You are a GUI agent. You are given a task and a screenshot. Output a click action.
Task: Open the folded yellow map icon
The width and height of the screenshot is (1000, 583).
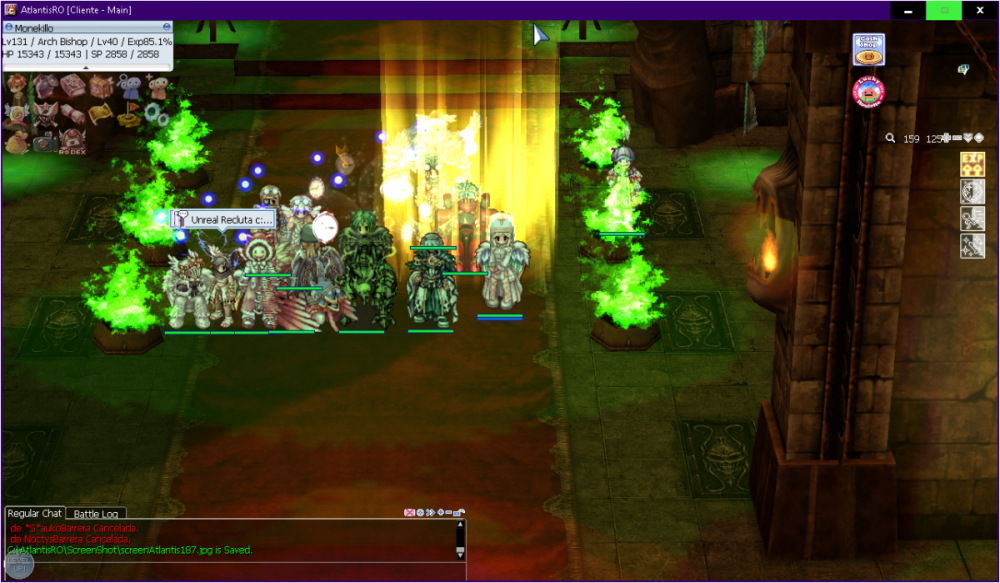(102, 115)
